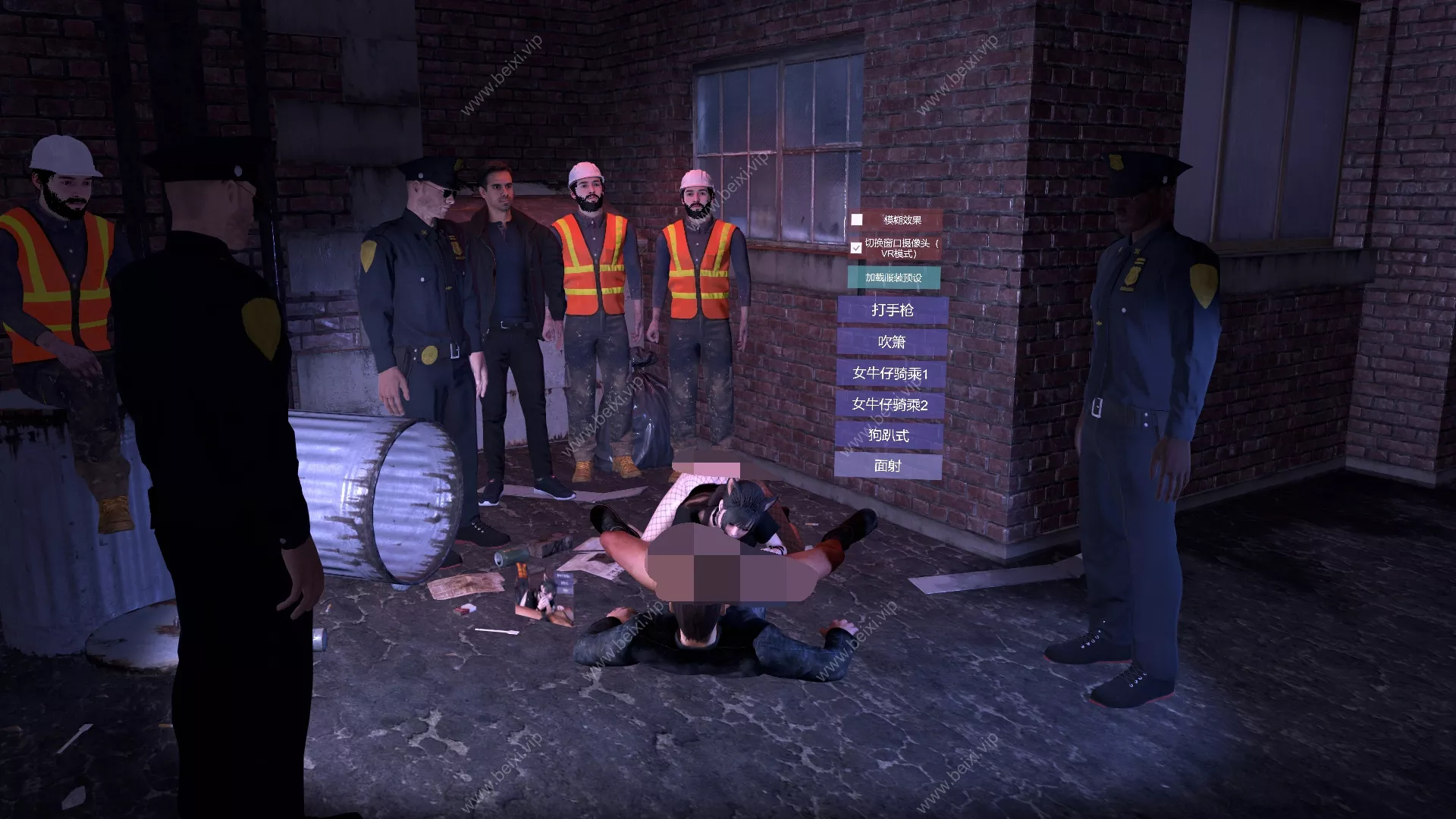
Task: Choose the 女牛仔骑乘2 option
Action: pyautogui.click(x=890, y=404)
